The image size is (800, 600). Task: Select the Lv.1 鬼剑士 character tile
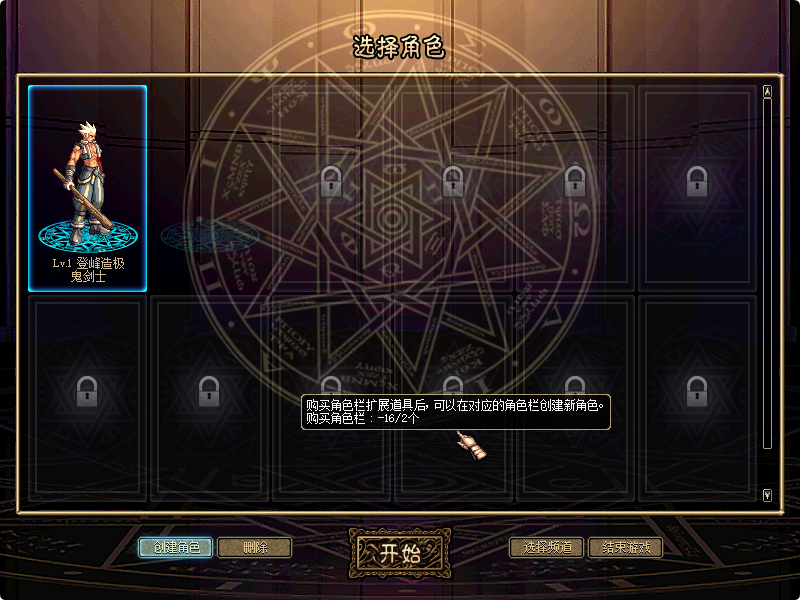point(88,188)
